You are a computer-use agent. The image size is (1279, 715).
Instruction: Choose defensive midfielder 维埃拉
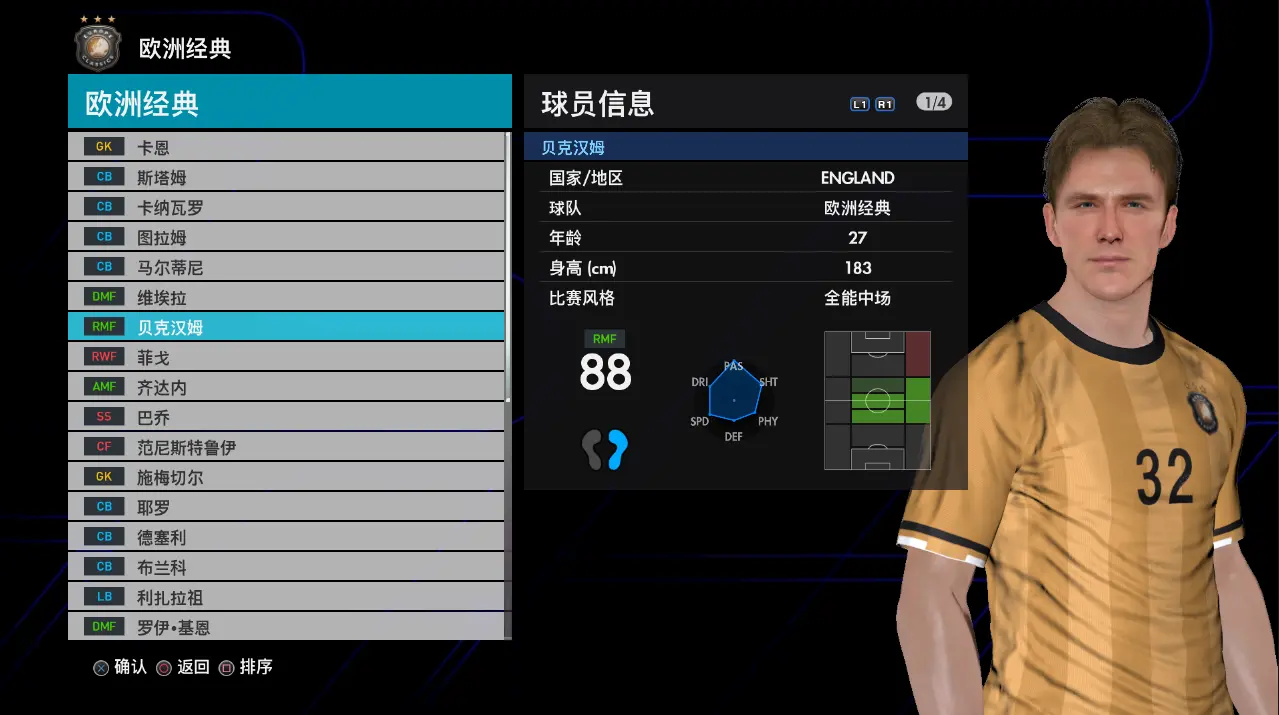pyautogui.click(x=286, y=297)
